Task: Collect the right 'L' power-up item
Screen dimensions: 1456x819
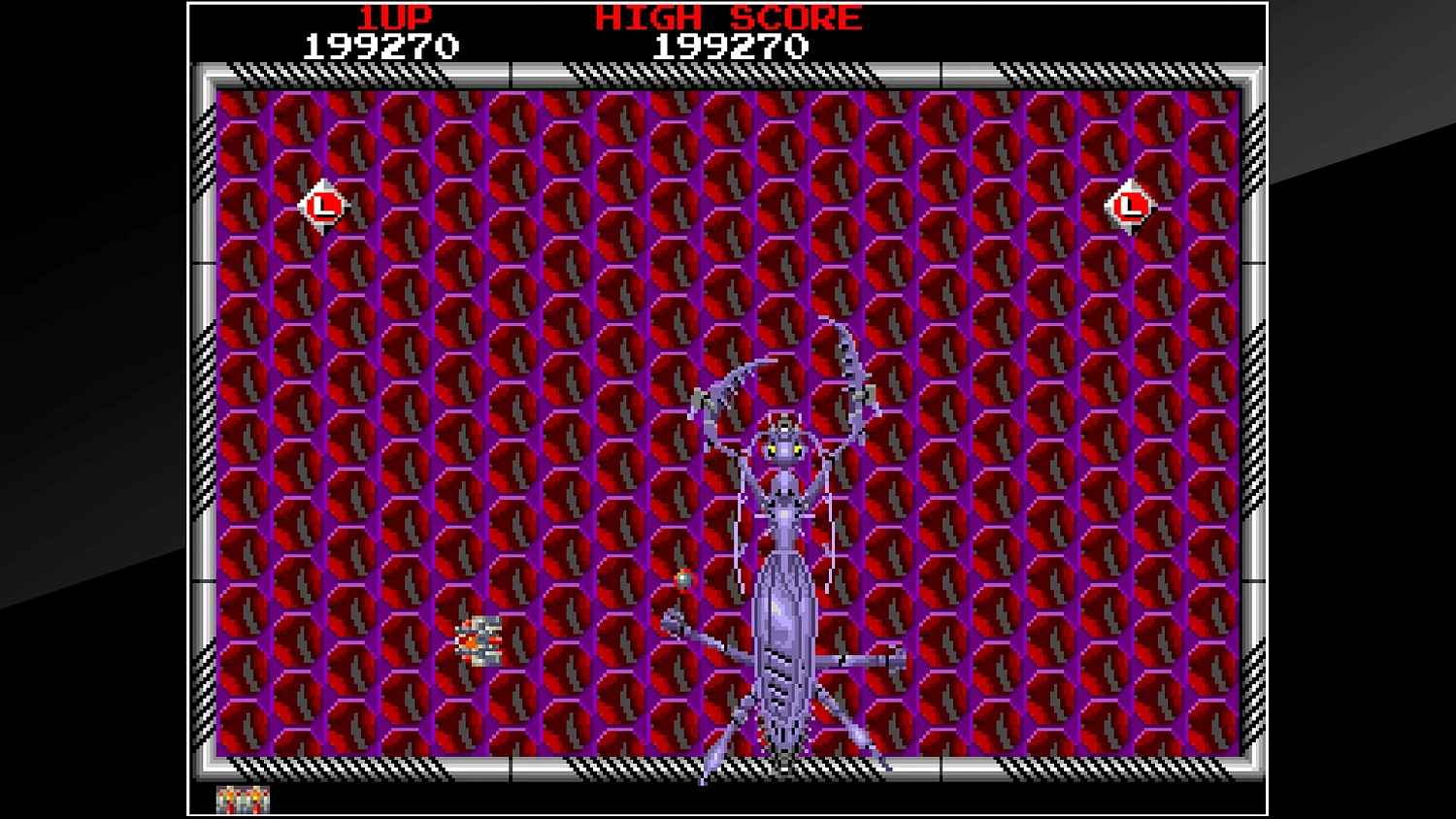Action: click(x=1129, y=205)
